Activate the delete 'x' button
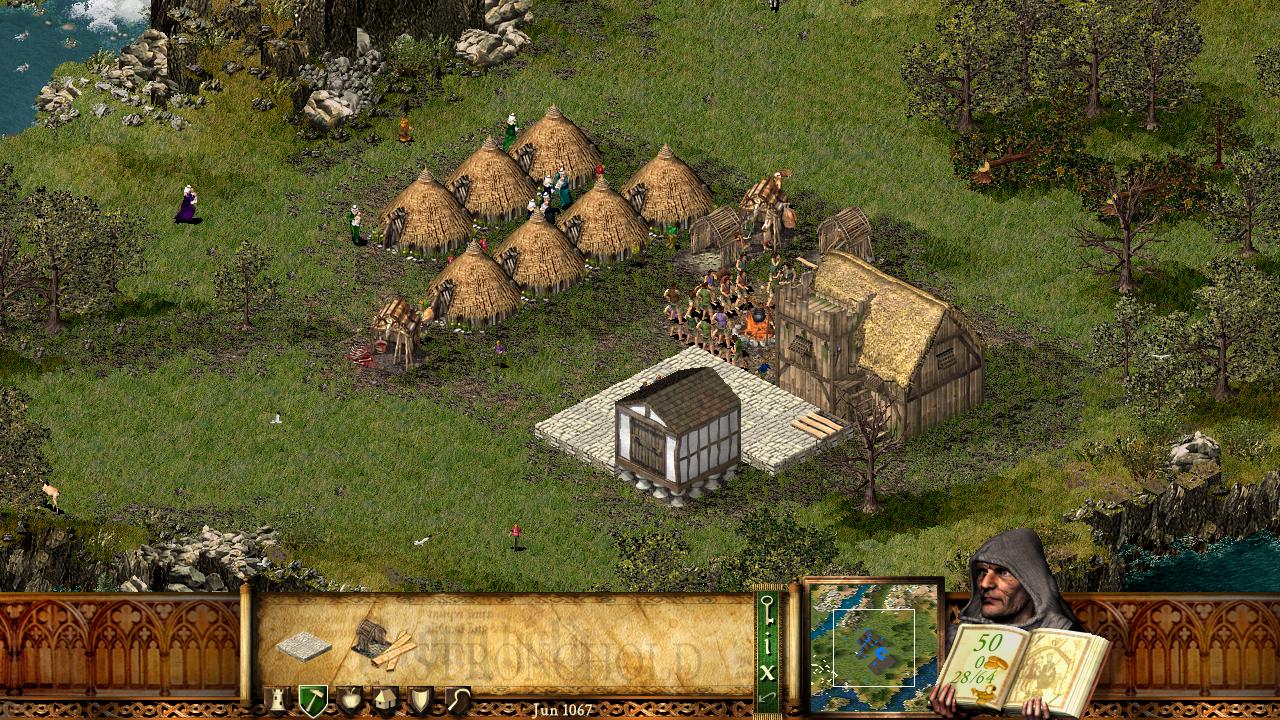 767,672
